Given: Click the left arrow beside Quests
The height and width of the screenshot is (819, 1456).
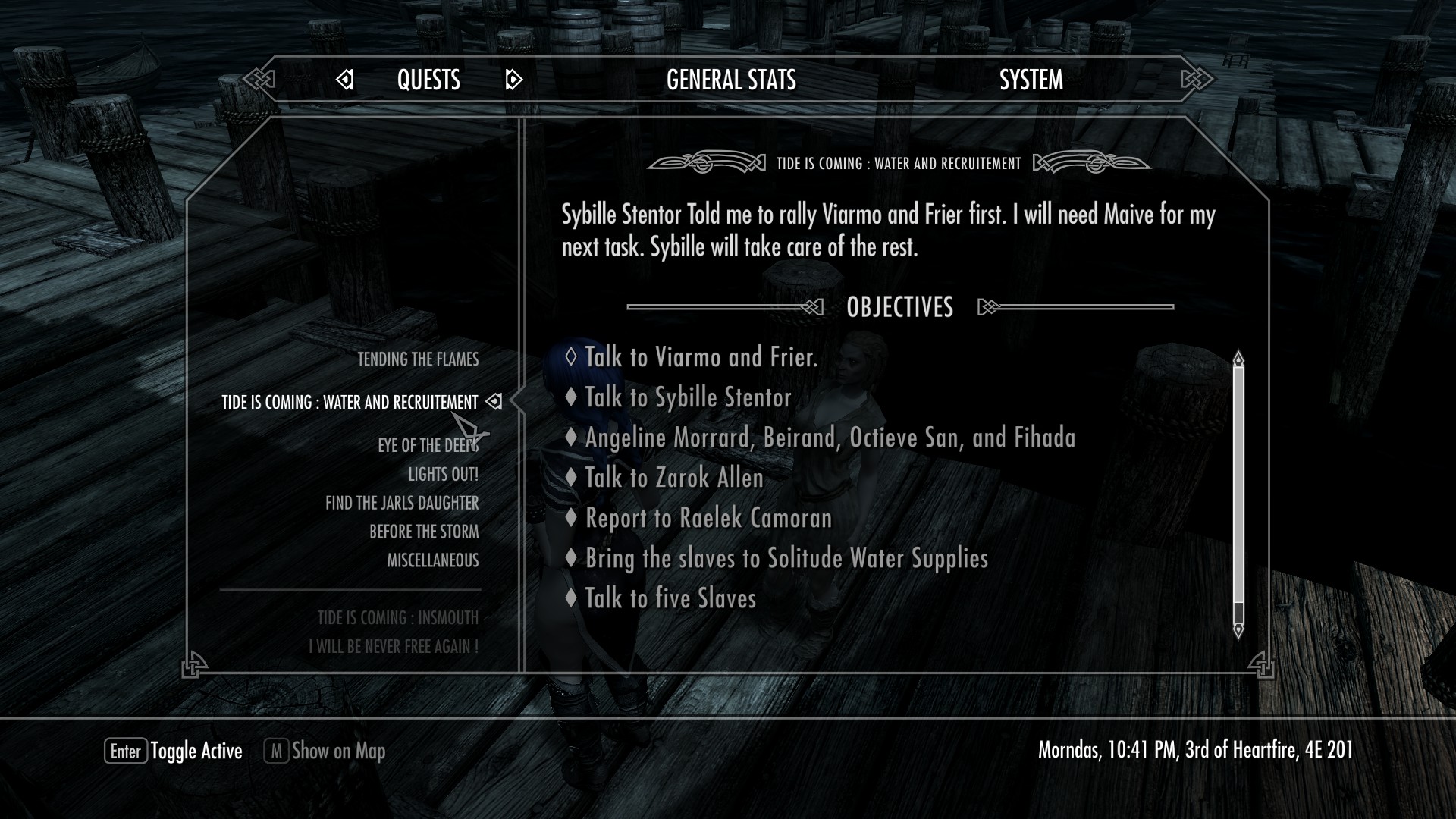Looking at the screenshot, I should pyautogui.click(x=345, y=80).
